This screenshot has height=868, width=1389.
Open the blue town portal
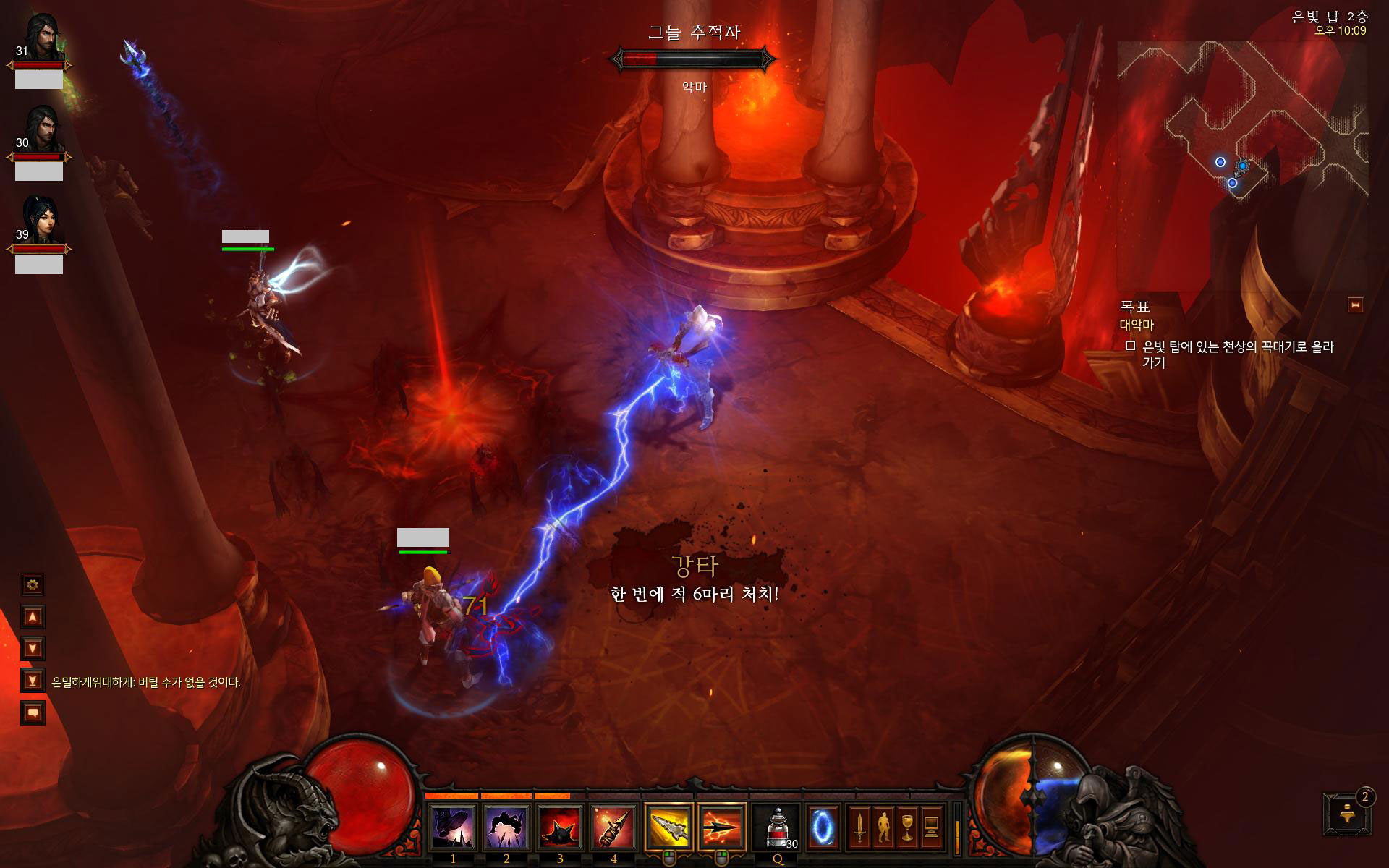pyautogui.click(x=823, y=826)
